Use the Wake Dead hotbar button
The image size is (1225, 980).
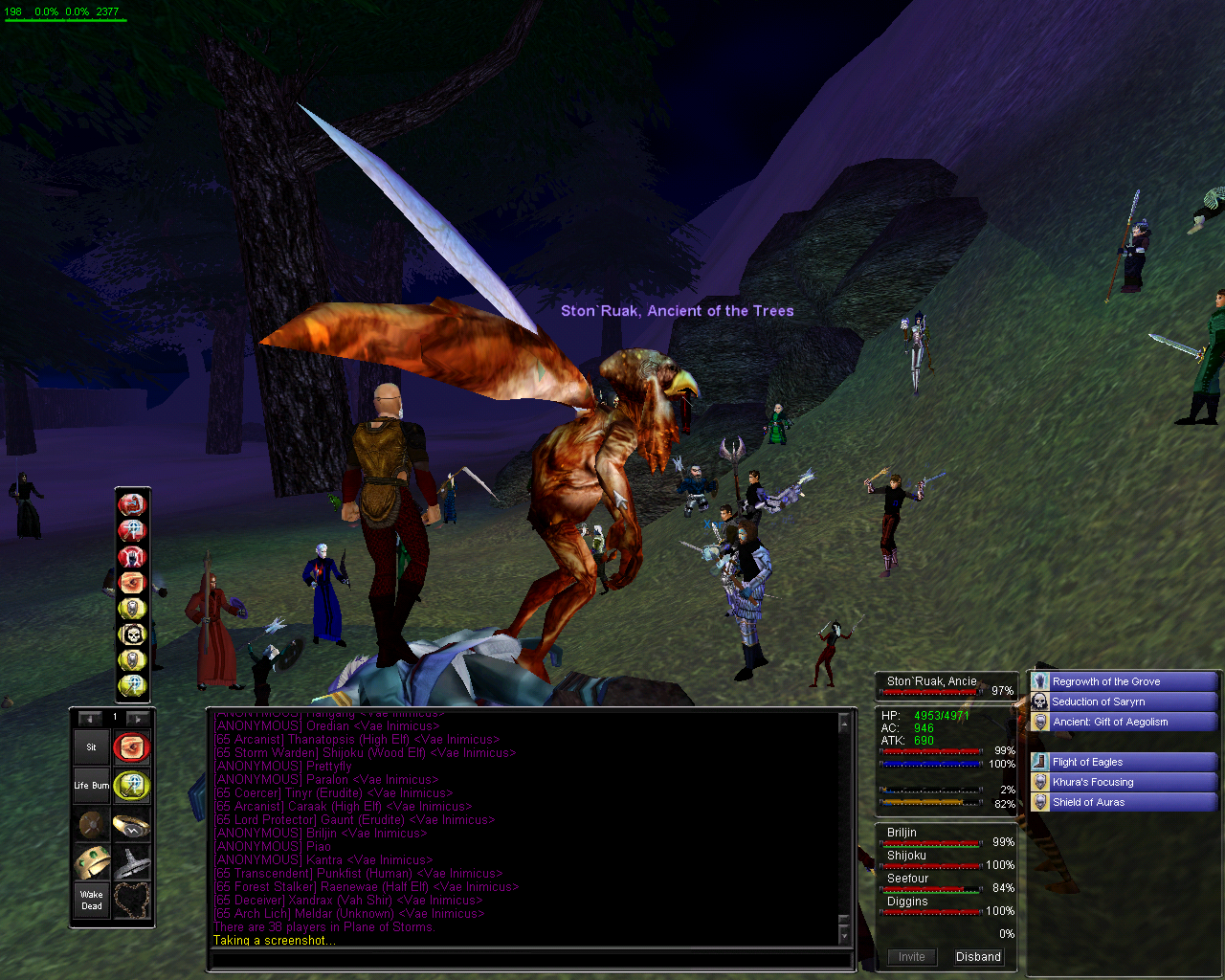point(92,901)
